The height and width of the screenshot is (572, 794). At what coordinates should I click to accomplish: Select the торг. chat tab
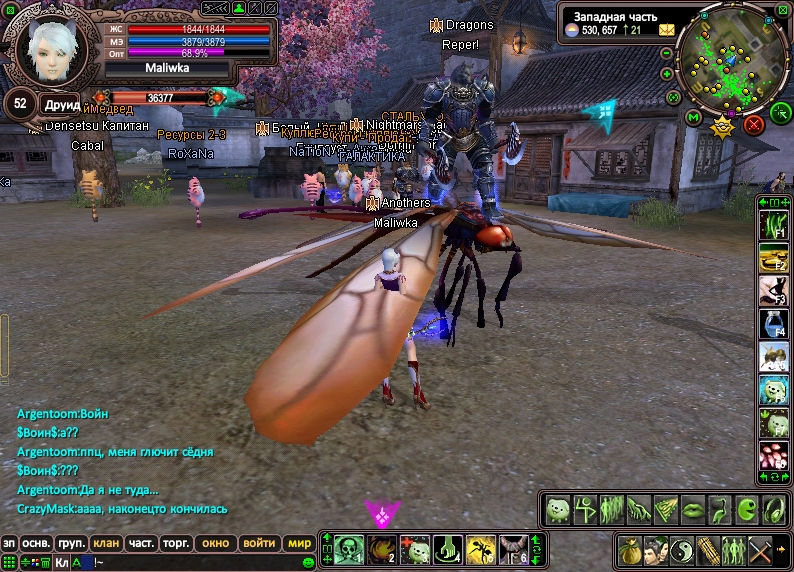tap(176, 544)
